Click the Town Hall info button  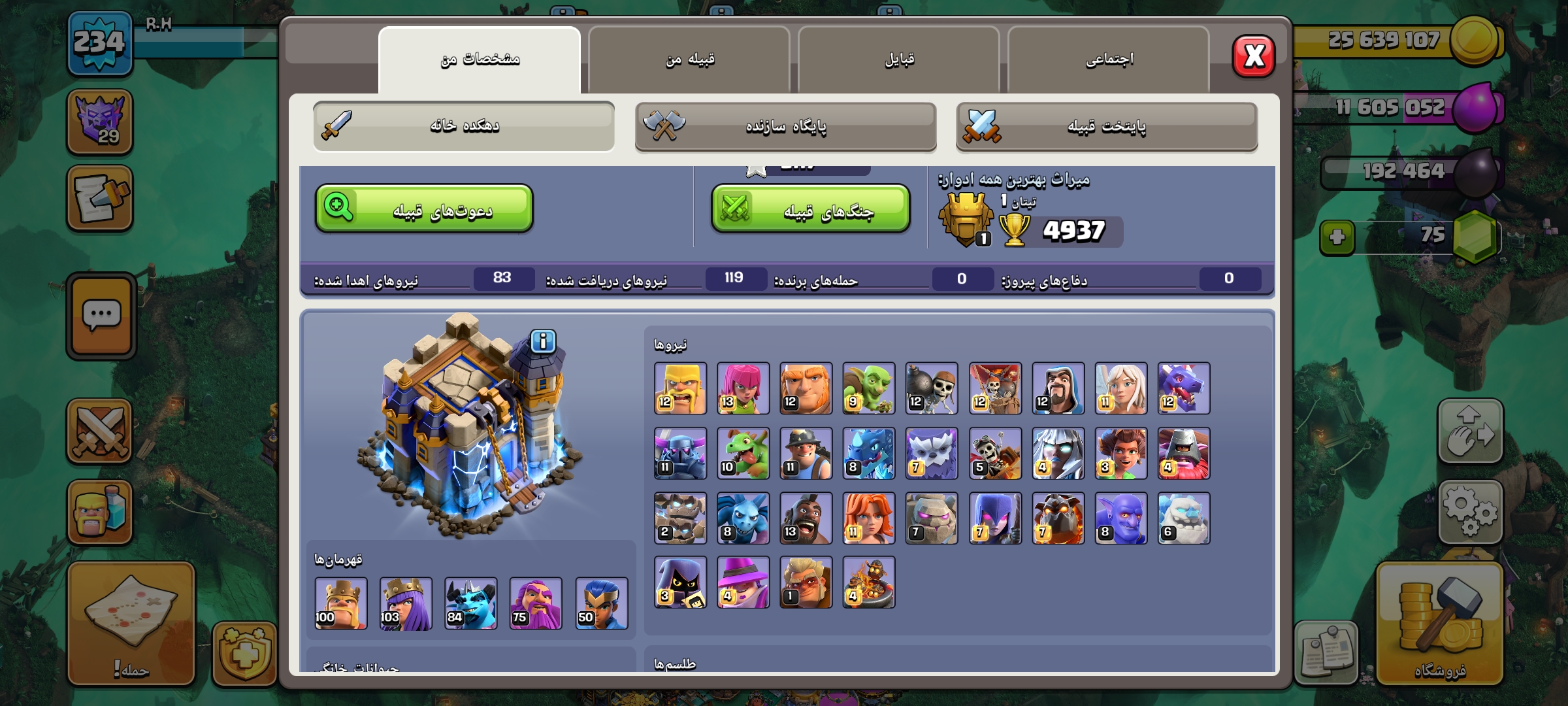(543, 341)
